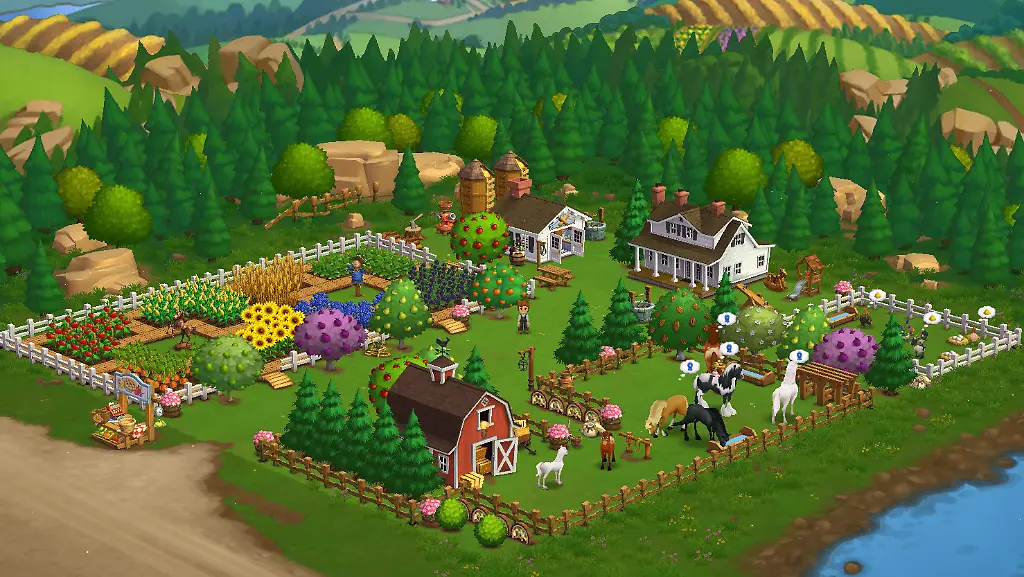This screenshot has width=1024, height=577.
Task: Tap the ribbon bubble over the black-and-white horse
Action: click(x=690, y=367)
